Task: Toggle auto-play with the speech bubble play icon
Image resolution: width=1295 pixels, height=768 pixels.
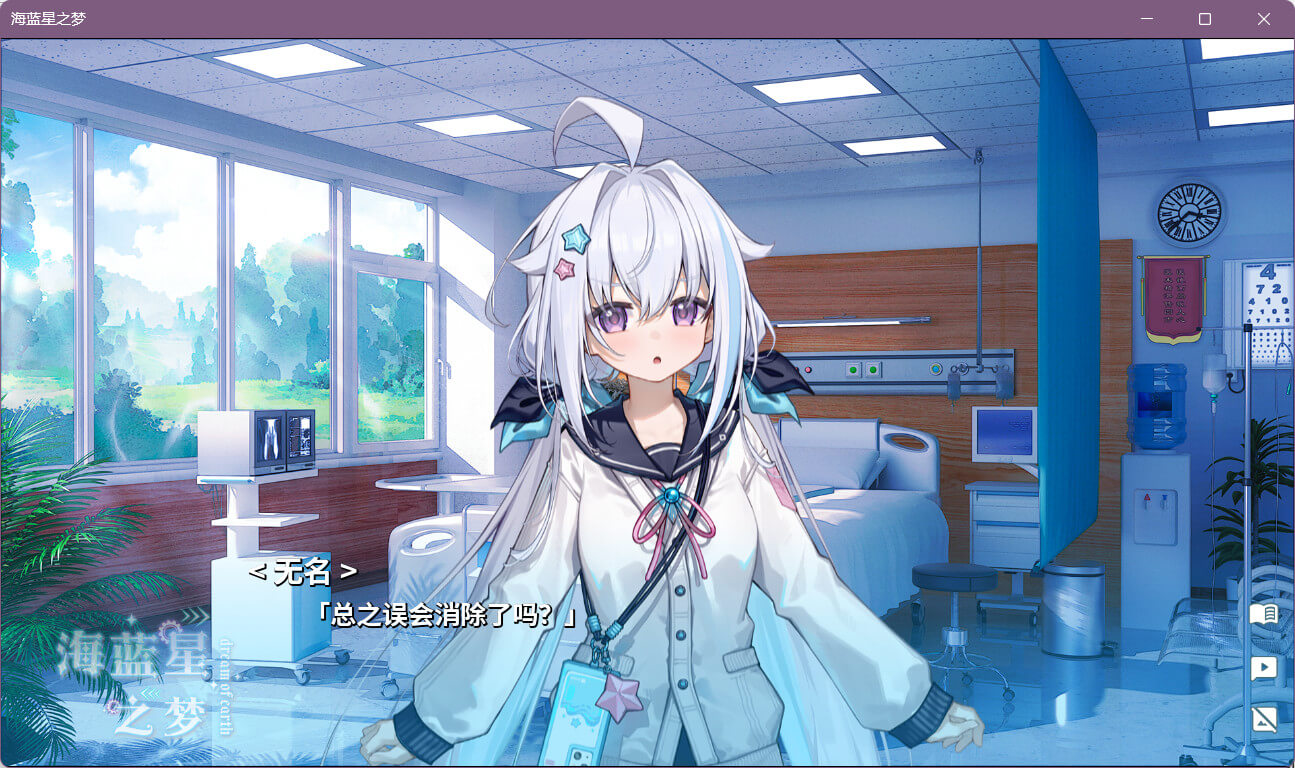Action: (1264, 667)
